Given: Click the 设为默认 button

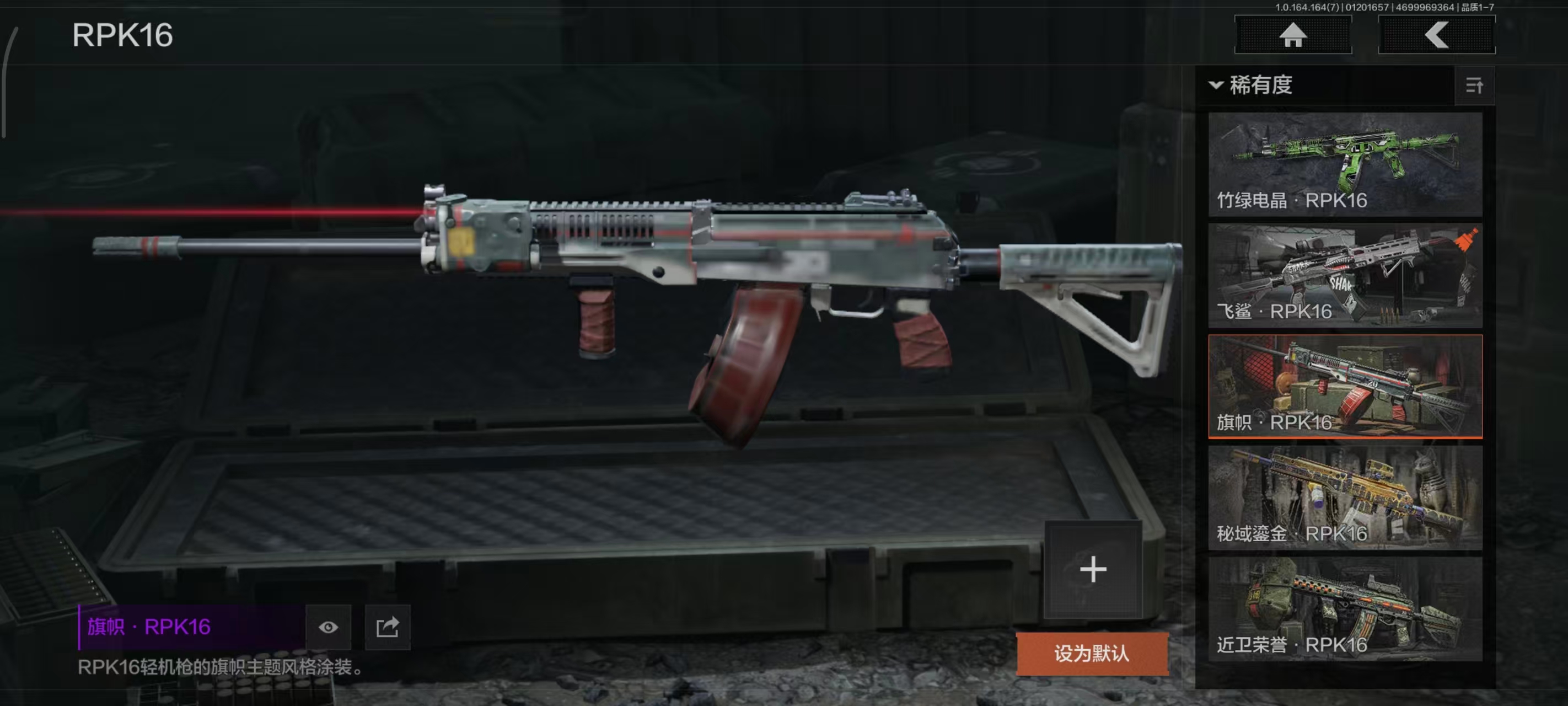Looking at the screenshot, I should (x=1092, y=654).
